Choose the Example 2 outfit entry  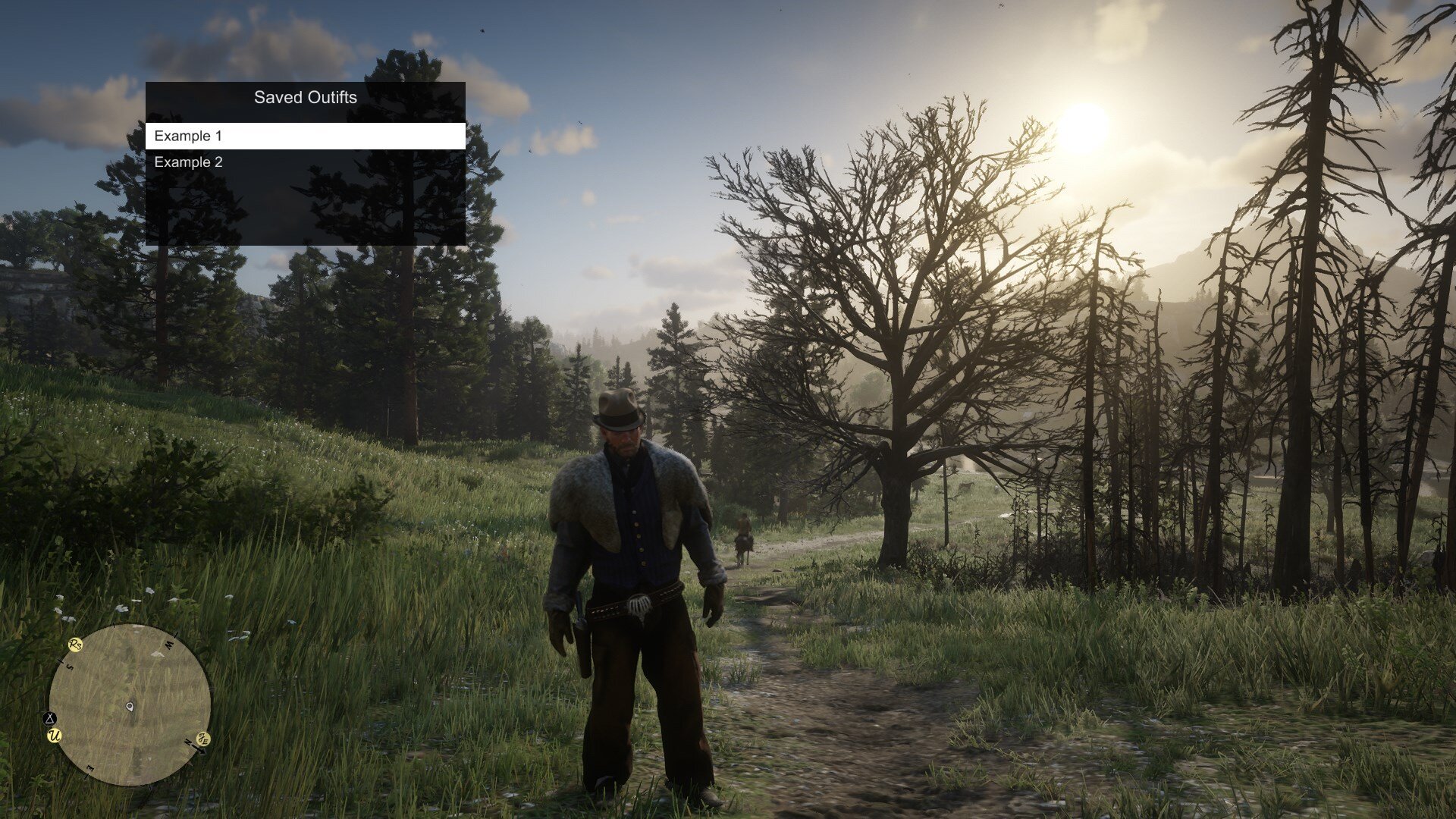(305, 162)
